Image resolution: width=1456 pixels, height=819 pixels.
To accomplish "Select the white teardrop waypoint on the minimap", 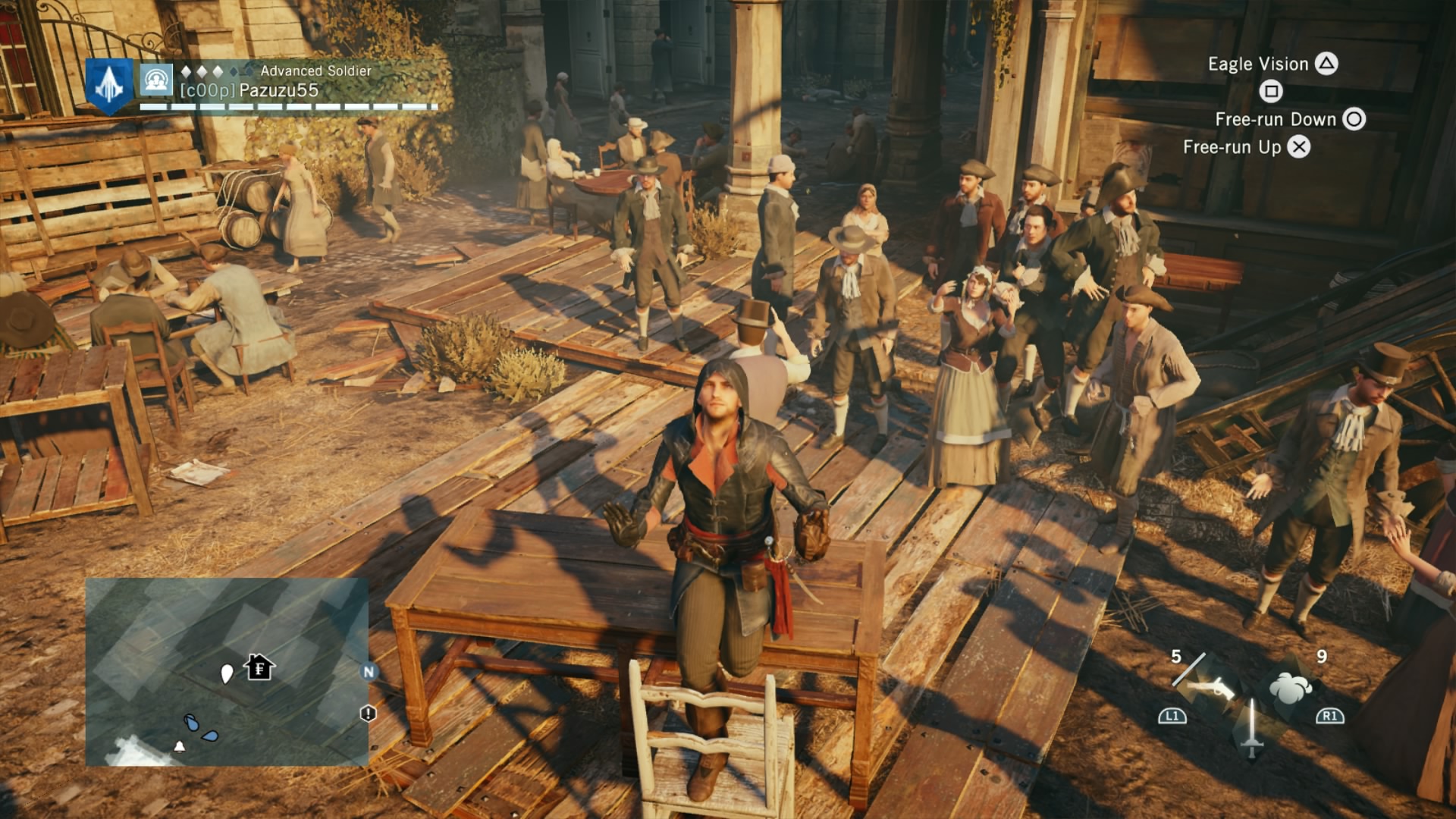I will click(x=226, y=673).
